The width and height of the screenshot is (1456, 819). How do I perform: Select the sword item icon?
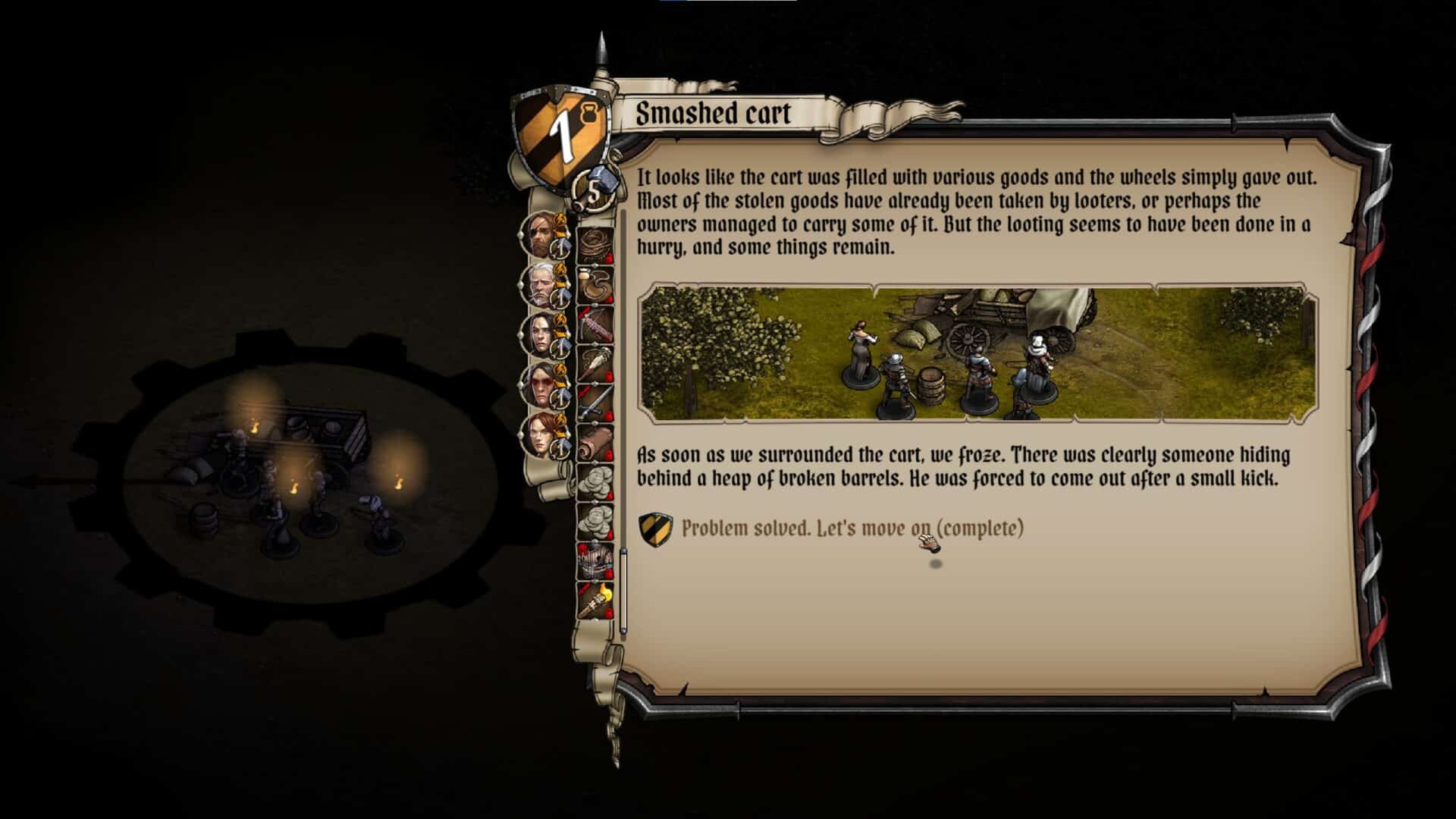pos(596,401)
